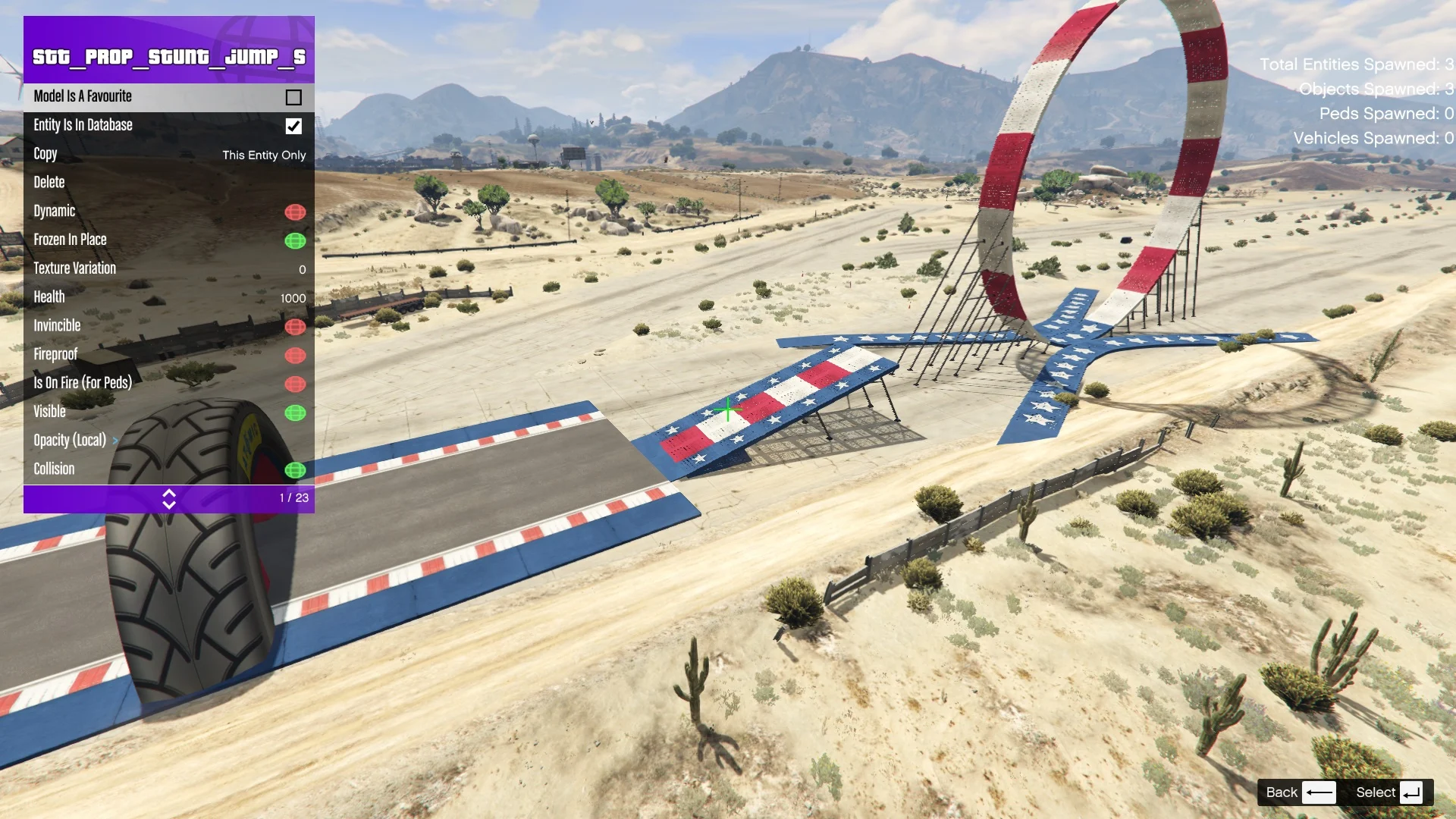
Task: Click the Fireproof globe indicator
Action: click(x=296, y=356)
